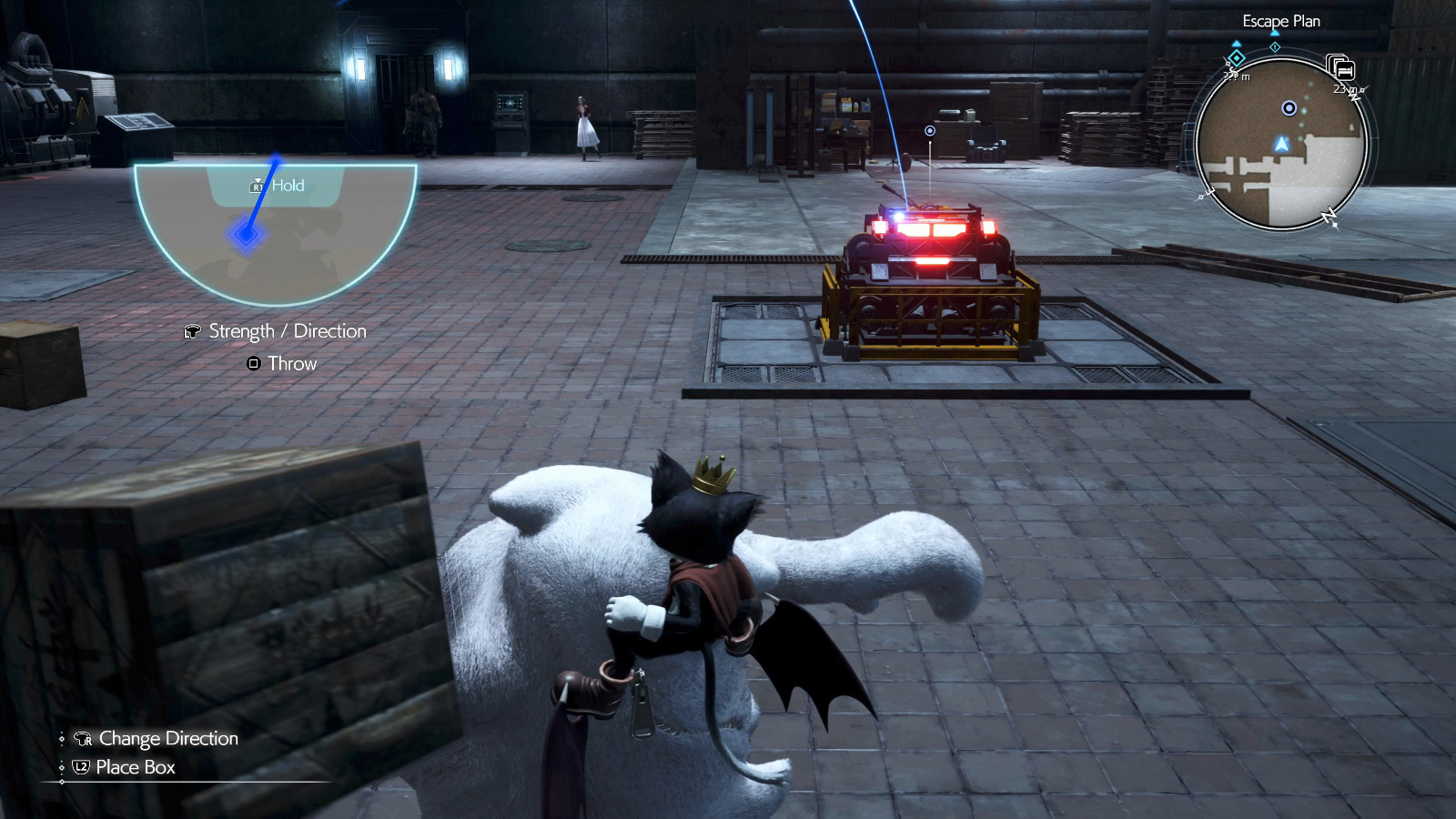Select the teal diamond quest marker above the minimap
Screen dimensions: 1456x819
(x=1236, y=58)
